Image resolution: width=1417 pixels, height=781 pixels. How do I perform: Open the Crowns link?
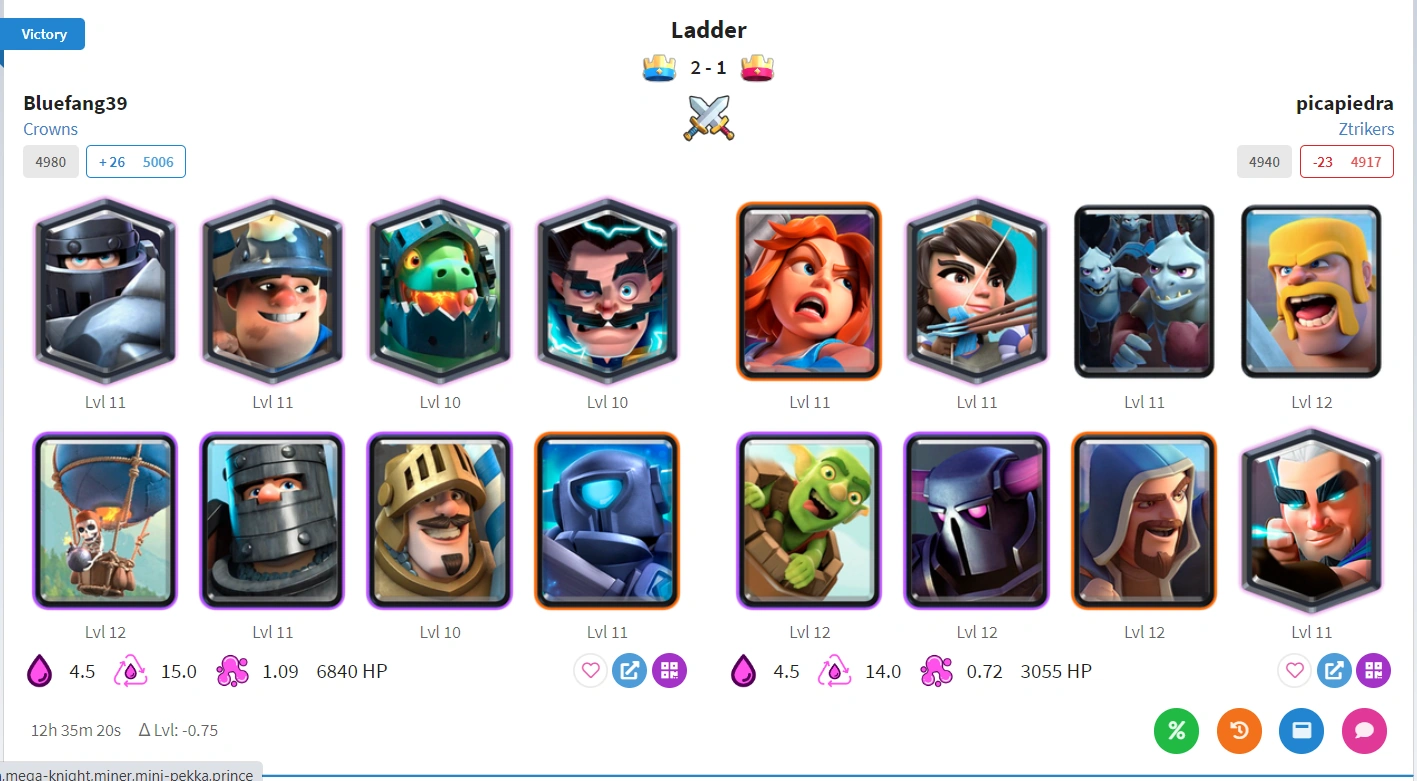(x=50, y=129)
